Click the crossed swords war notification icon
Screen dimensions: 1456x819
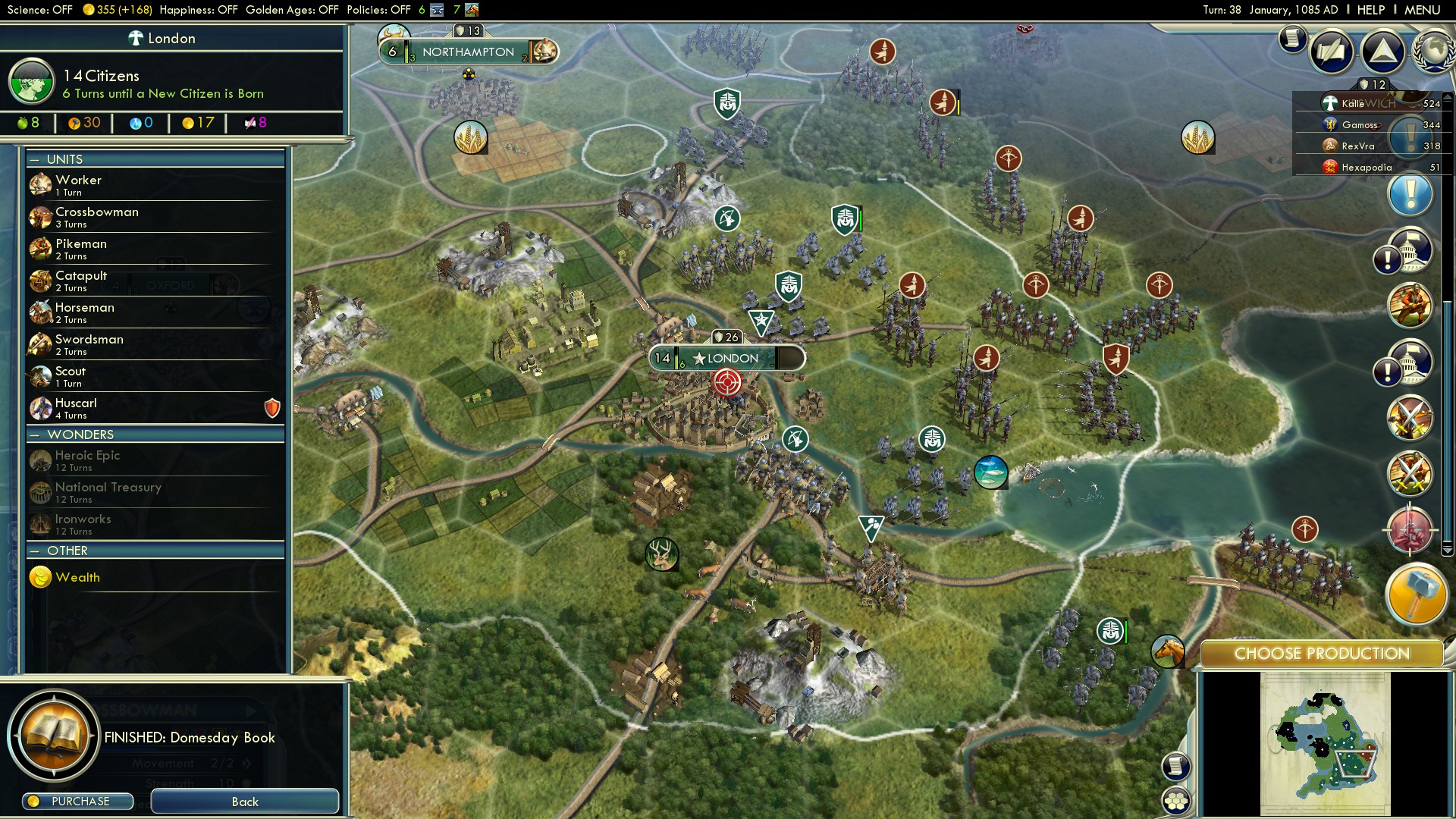coord(1410,418)
